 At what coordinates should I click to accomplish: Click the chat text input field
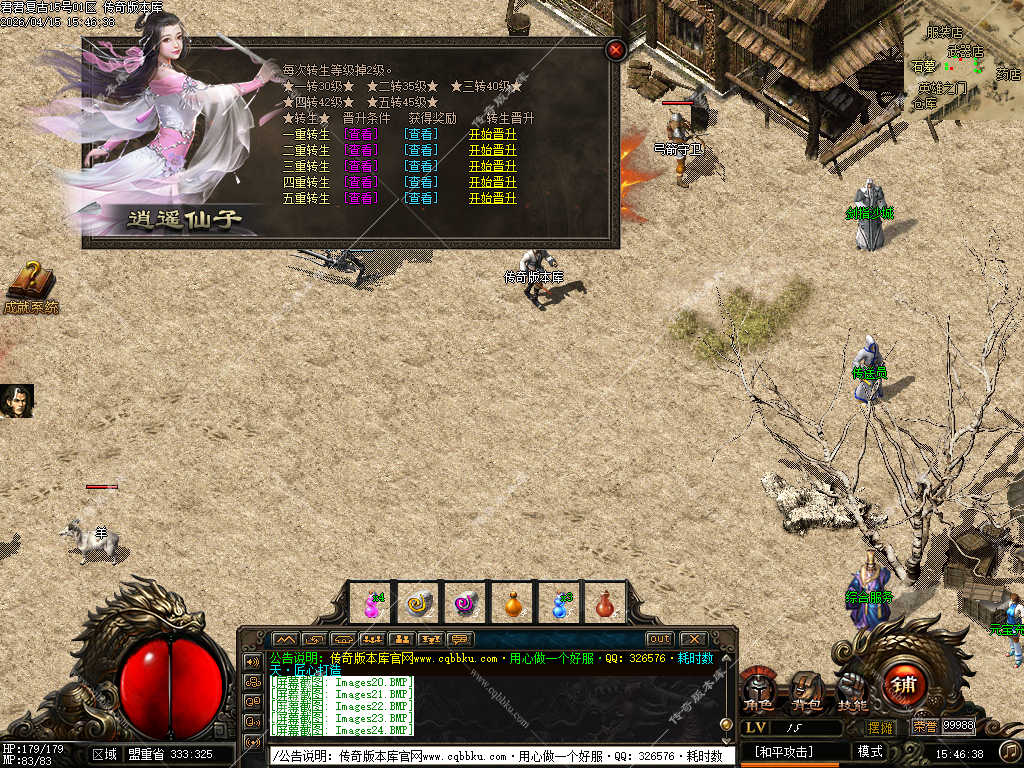[x=500, y=756]
